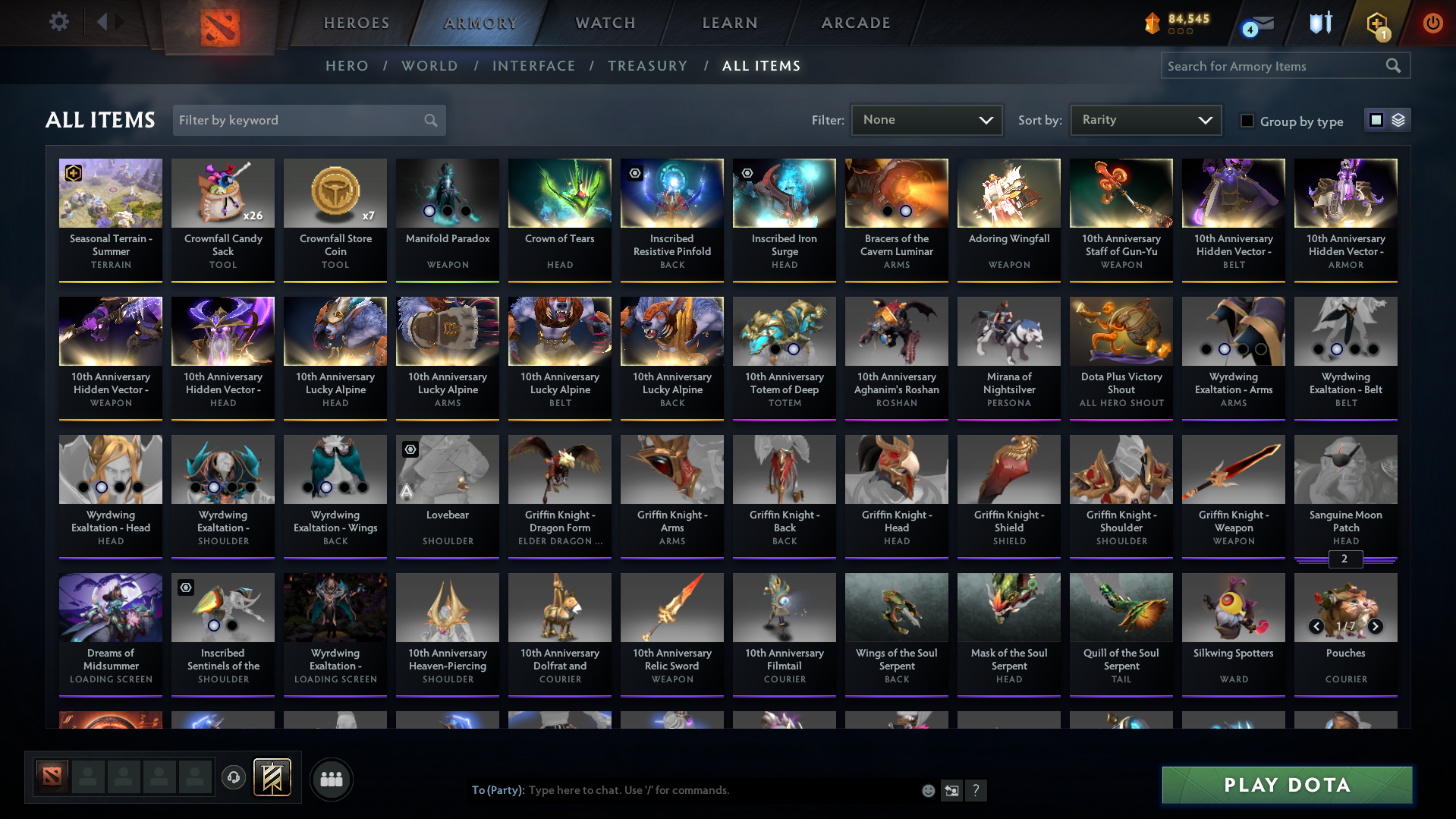Viewport: 1456px width, 819px height.
Task: Click the next arrow on Pouches item
Action: coord(1375,626)
